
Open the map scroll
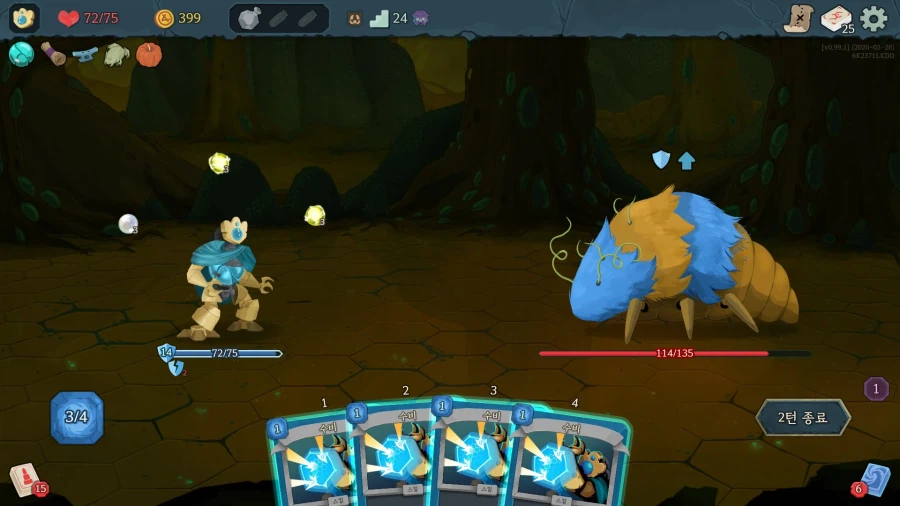[798, 18]
